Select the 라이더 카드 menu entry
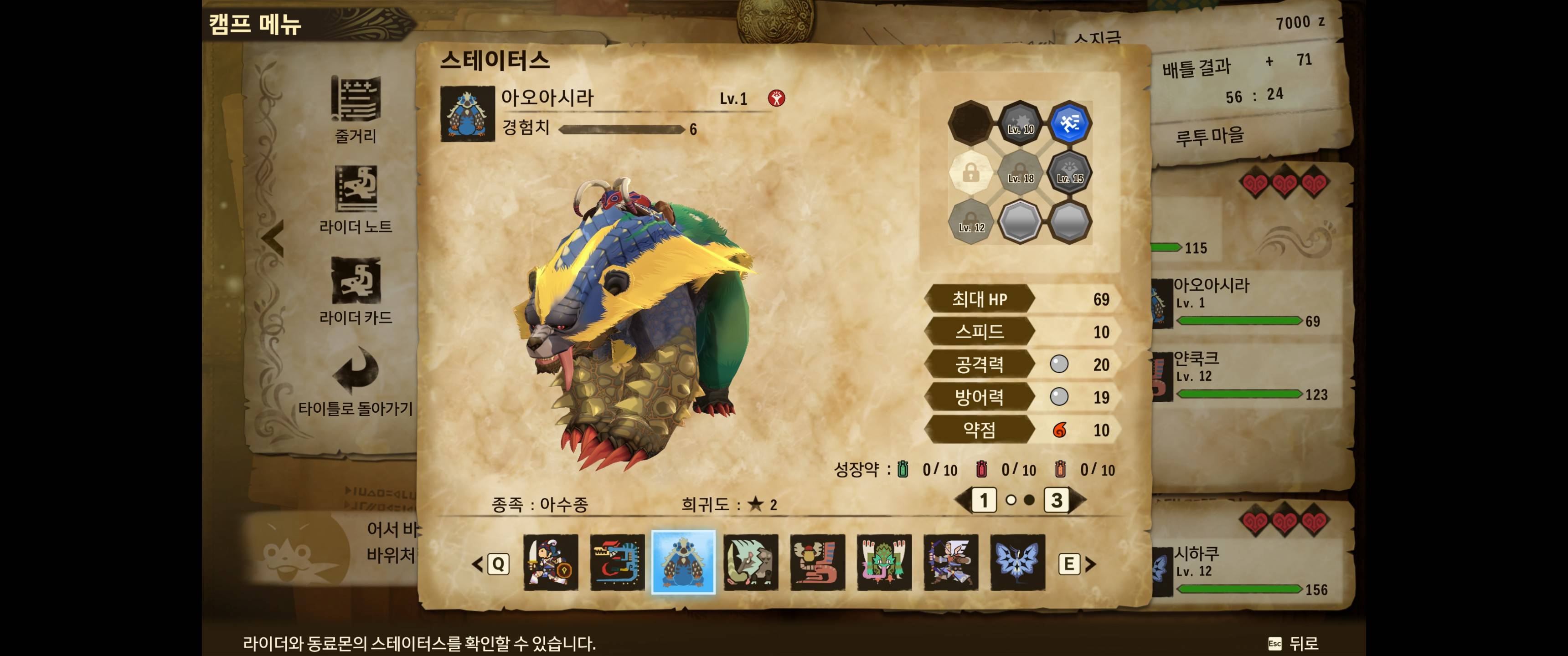The width and height of the screenshot is (1568, 656). tap(356, 290)
